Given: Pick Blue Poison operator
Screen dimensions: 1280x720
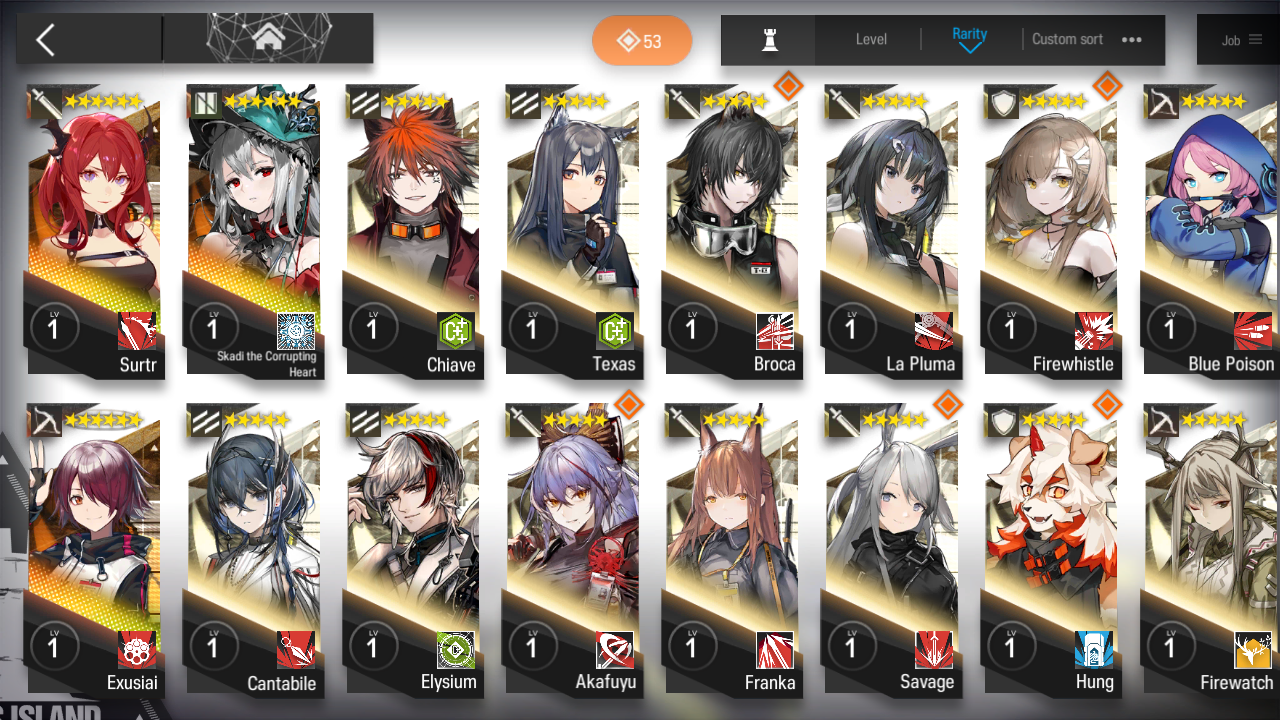Looking at the screenshot, I should [x=1210, y=230].
